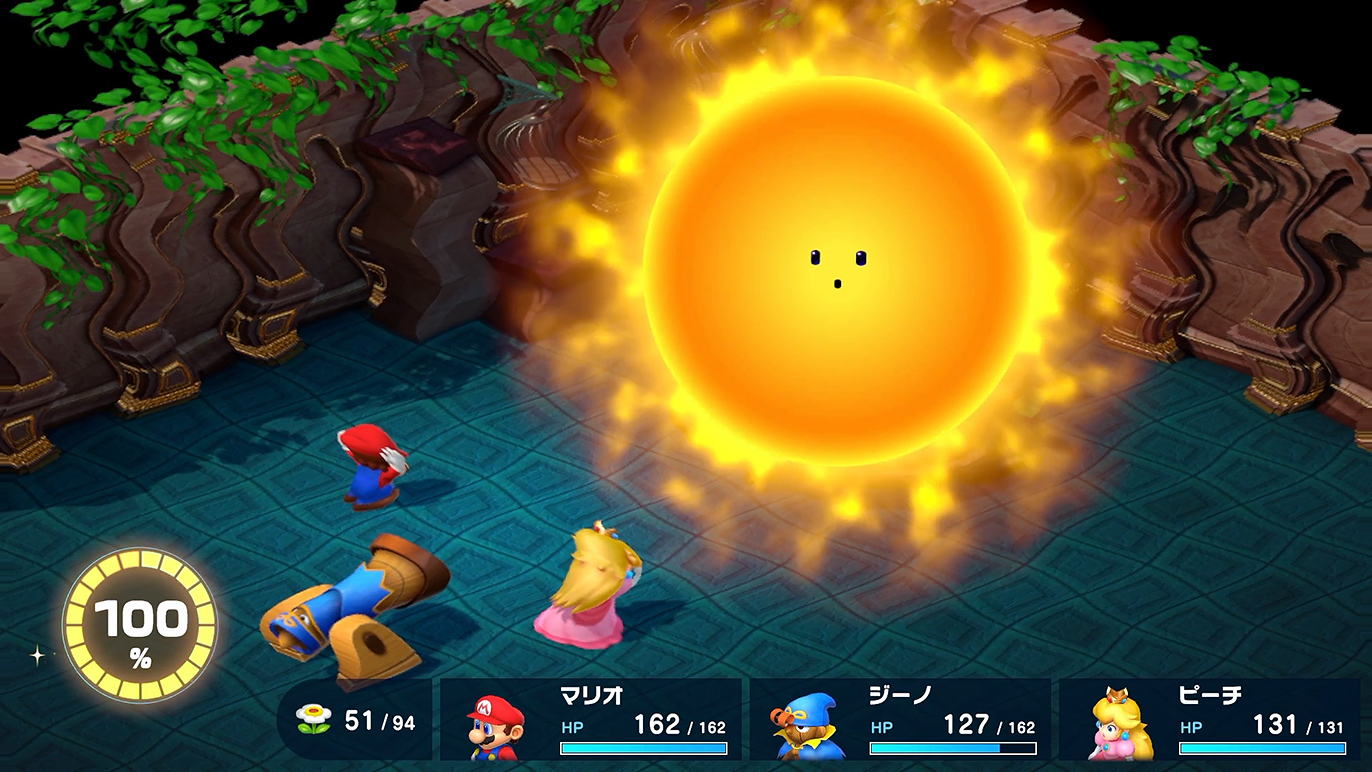This screenshot has height=772, width=1372.
Task: Select Geno's party status panel
Action: (901, 720)
